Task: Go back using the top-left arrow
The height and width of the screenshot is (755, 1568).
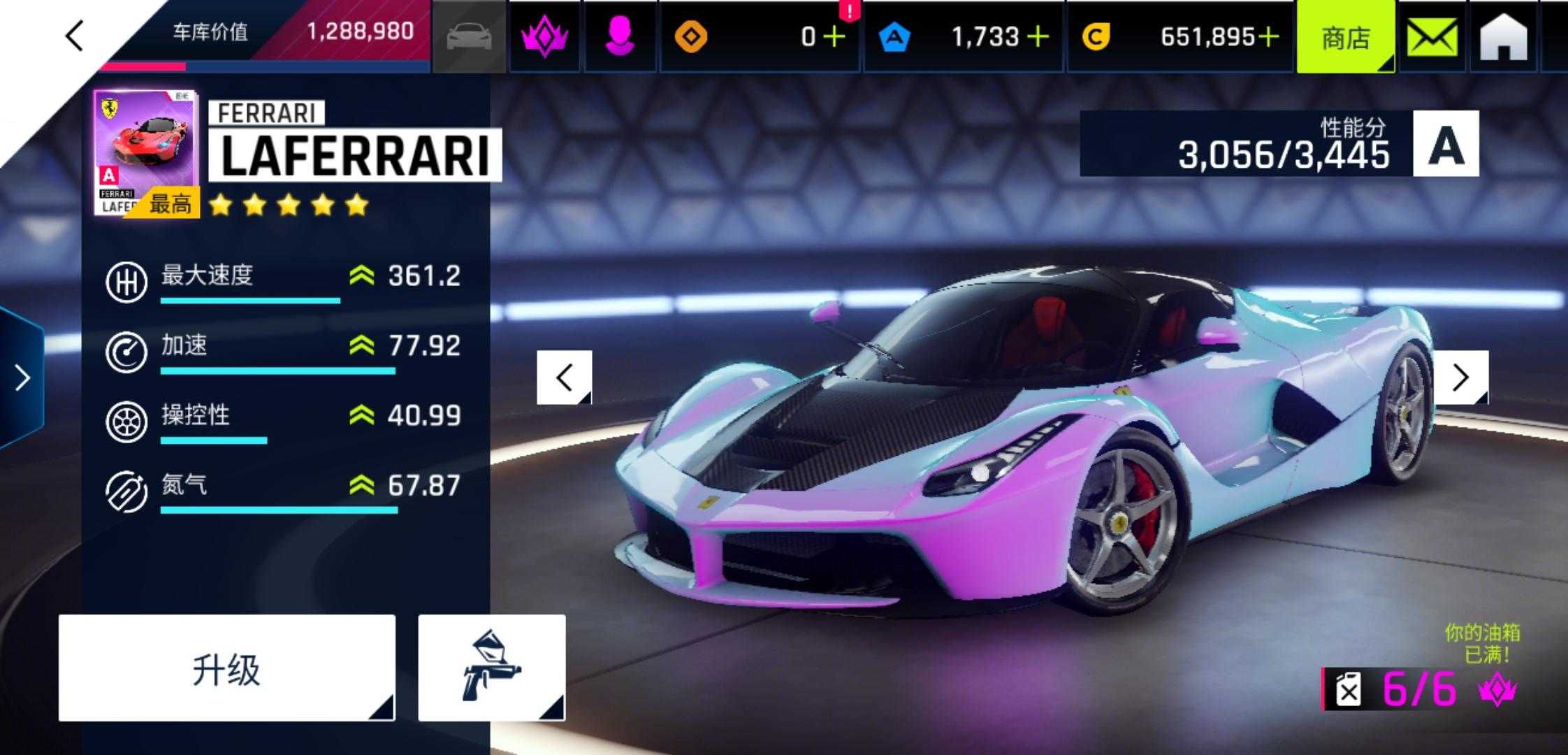Action: [x=75, y=36]
